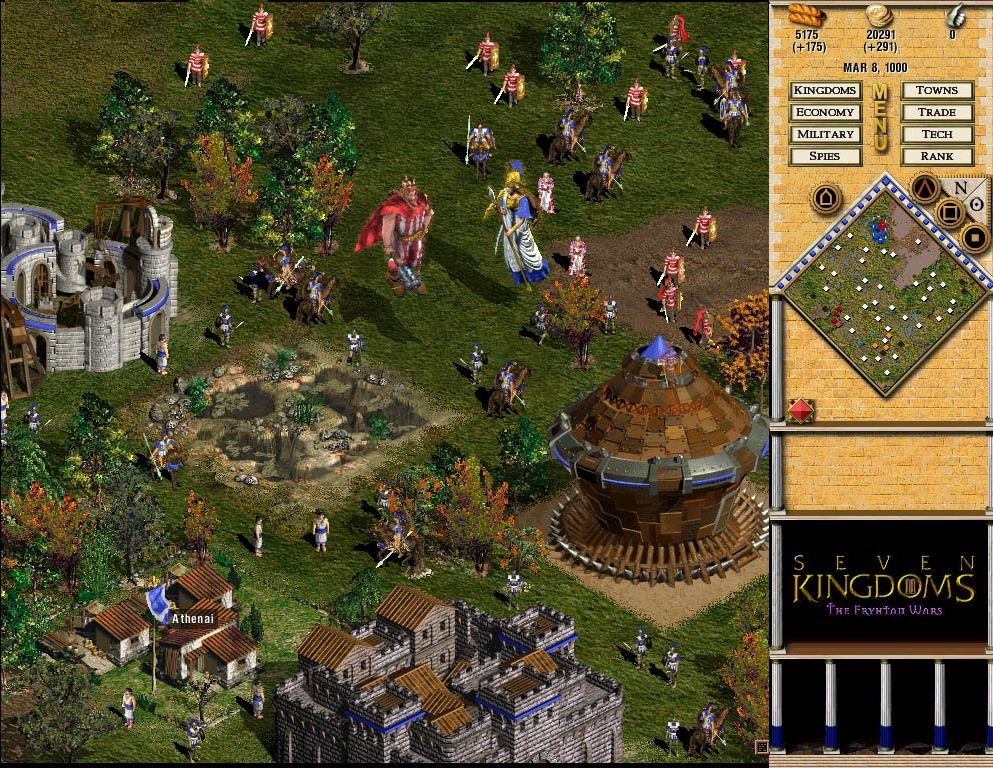Select the hollow square round map button
This screenshot has width=993, height=768.
(950, 212)
